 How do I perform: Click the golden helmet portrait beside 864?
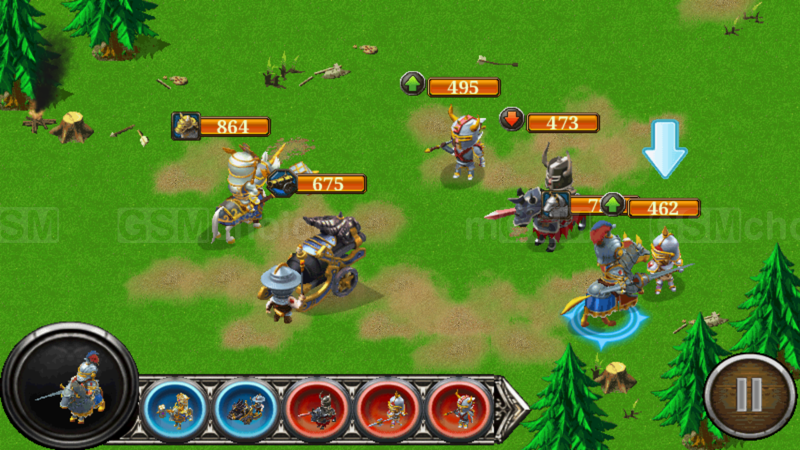click(x=185, y=126)
